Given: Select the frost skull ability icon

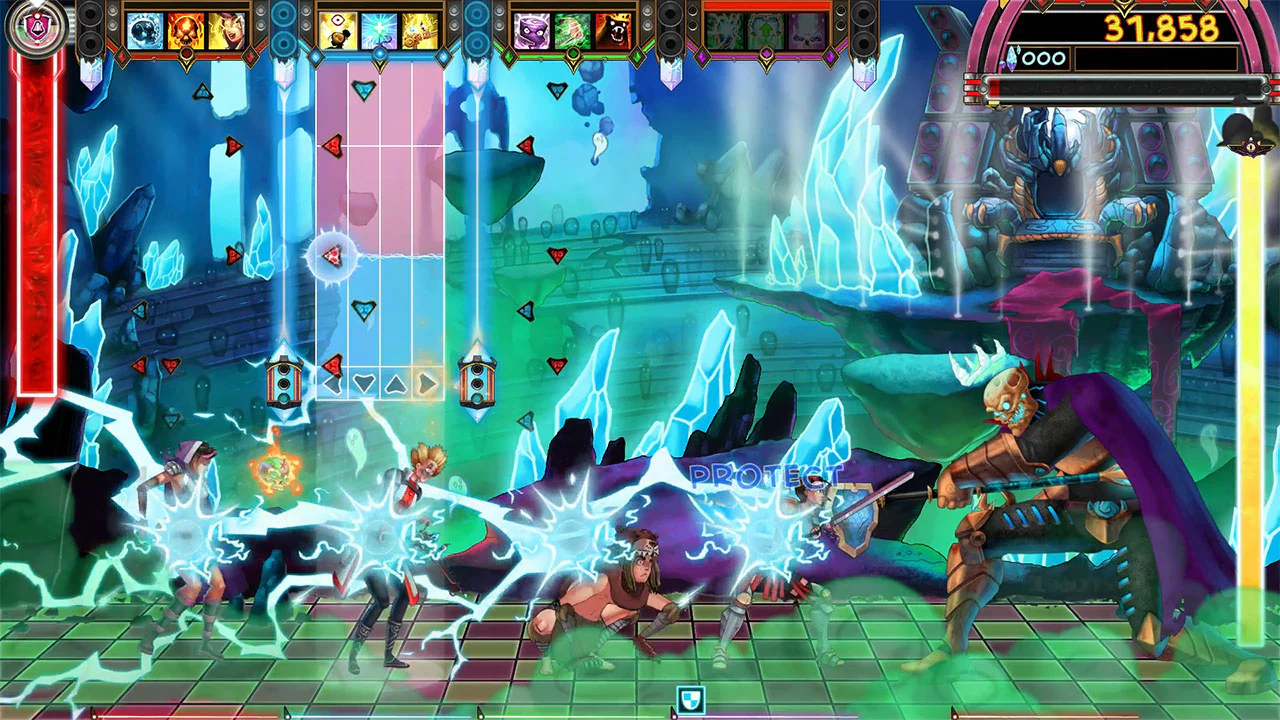Looking at the screenshot, I should (145, 30).
